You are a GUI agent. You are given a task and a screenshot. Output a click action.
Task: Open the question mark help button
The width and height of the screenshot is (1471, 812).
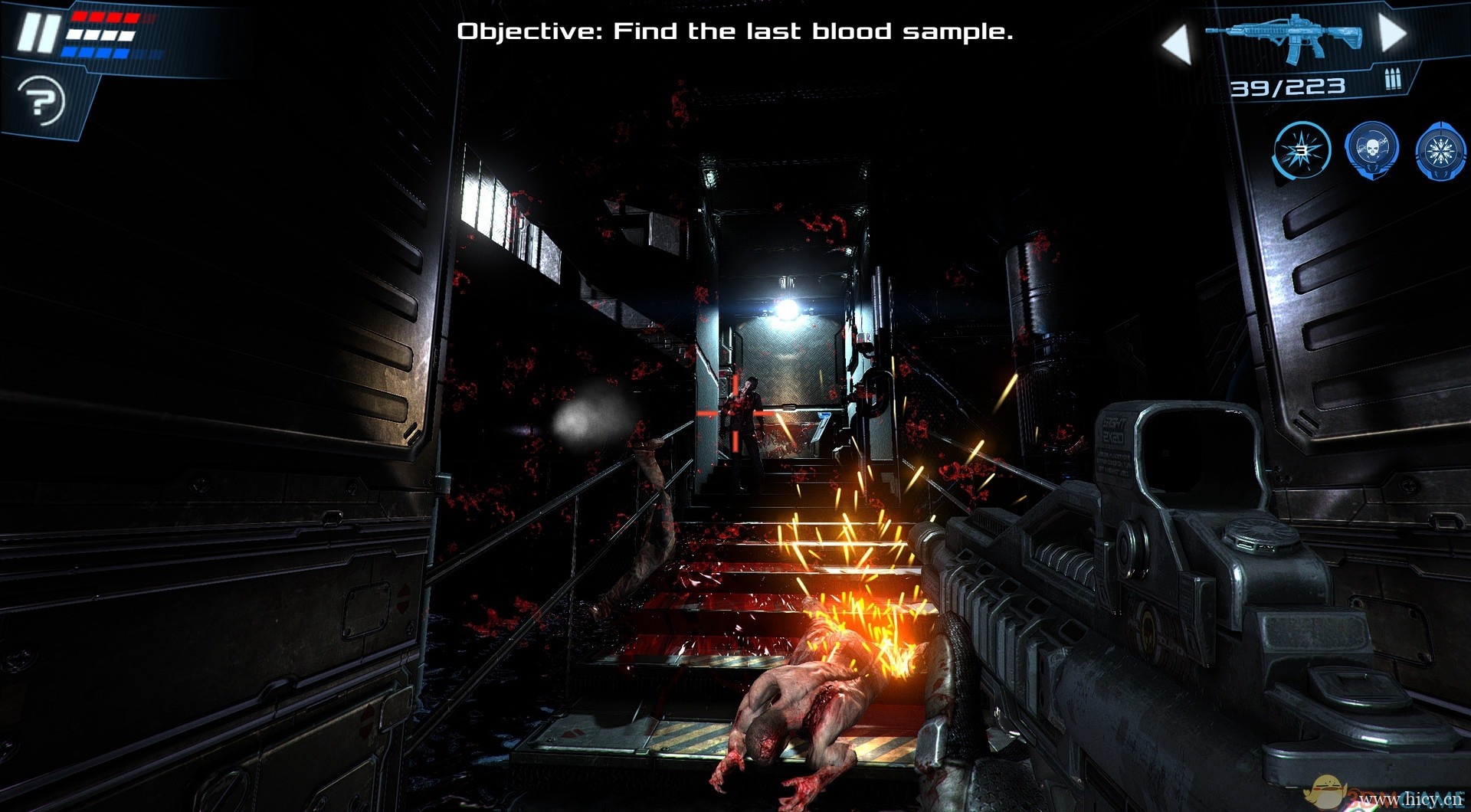pos(41,100)
